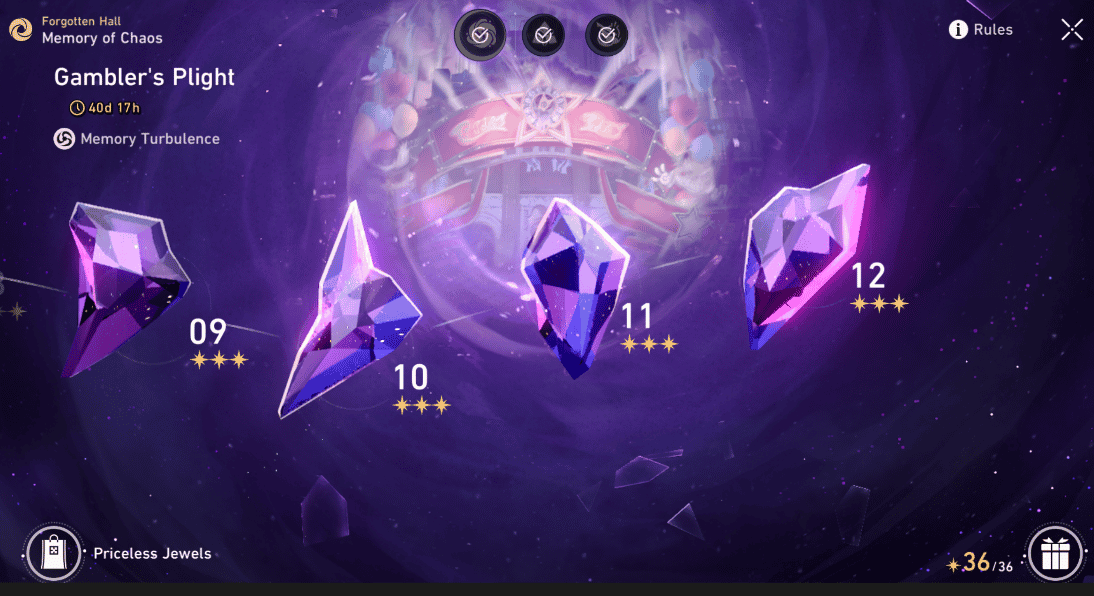Close the Memory of Chaos screen
The height and width of the screenshot is (596, 1094).
tap(1071, 30)
